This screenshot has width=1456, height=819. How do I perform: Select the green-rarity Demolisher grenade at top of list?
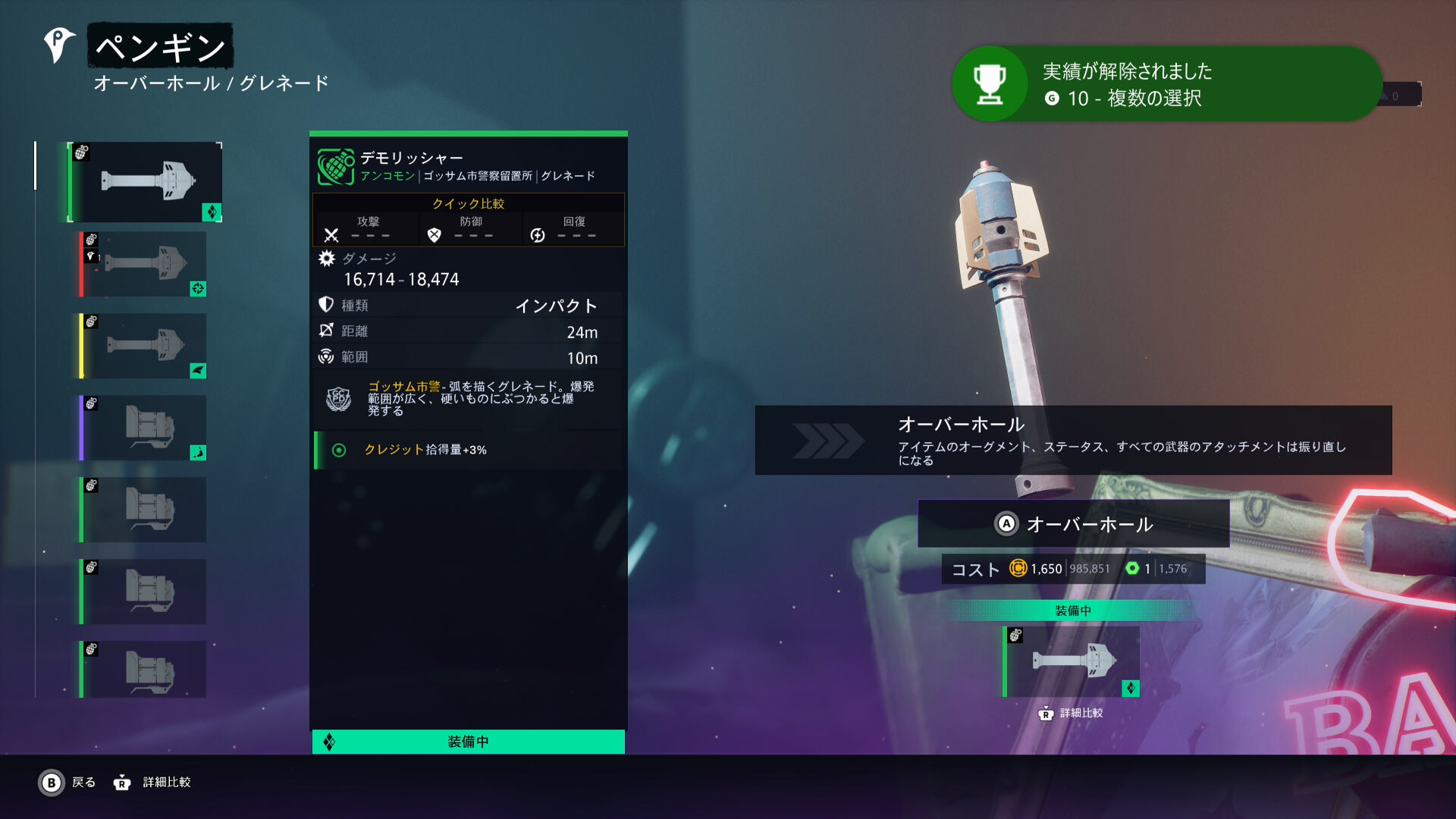pos(145,182)
